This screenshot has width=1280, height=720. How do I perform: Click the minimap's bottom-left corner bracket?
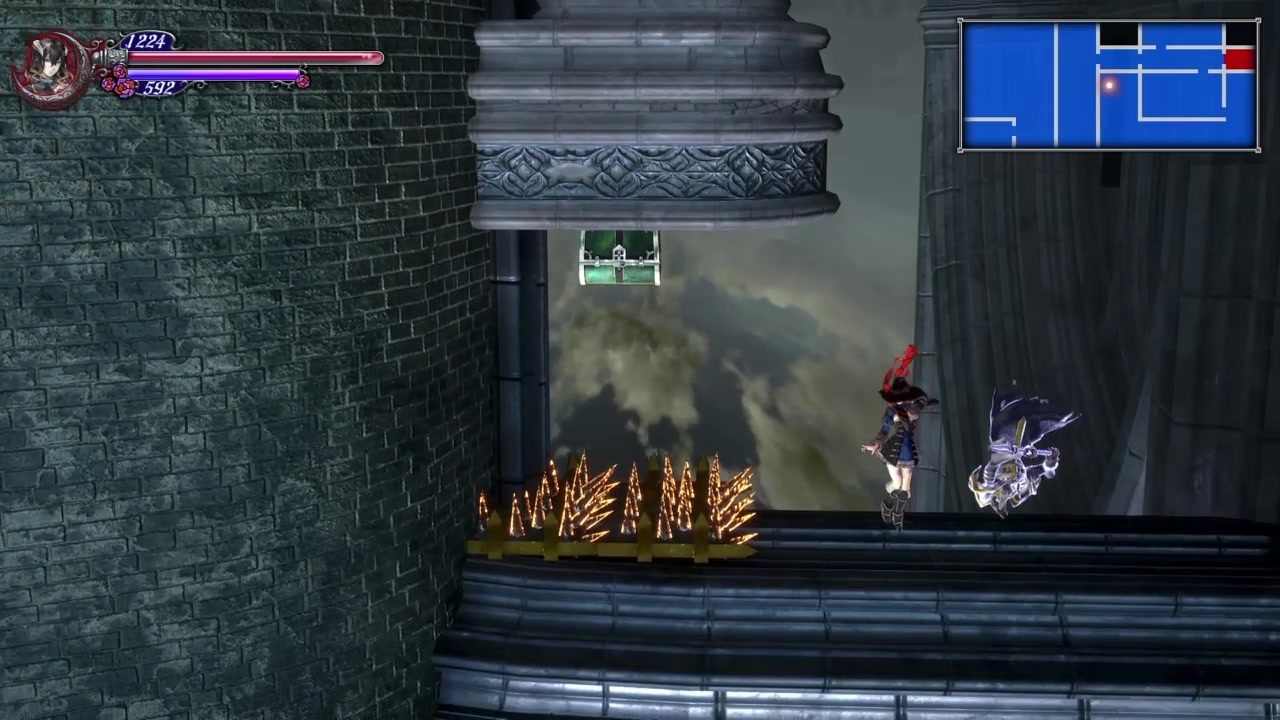click(x=962, y=148)
